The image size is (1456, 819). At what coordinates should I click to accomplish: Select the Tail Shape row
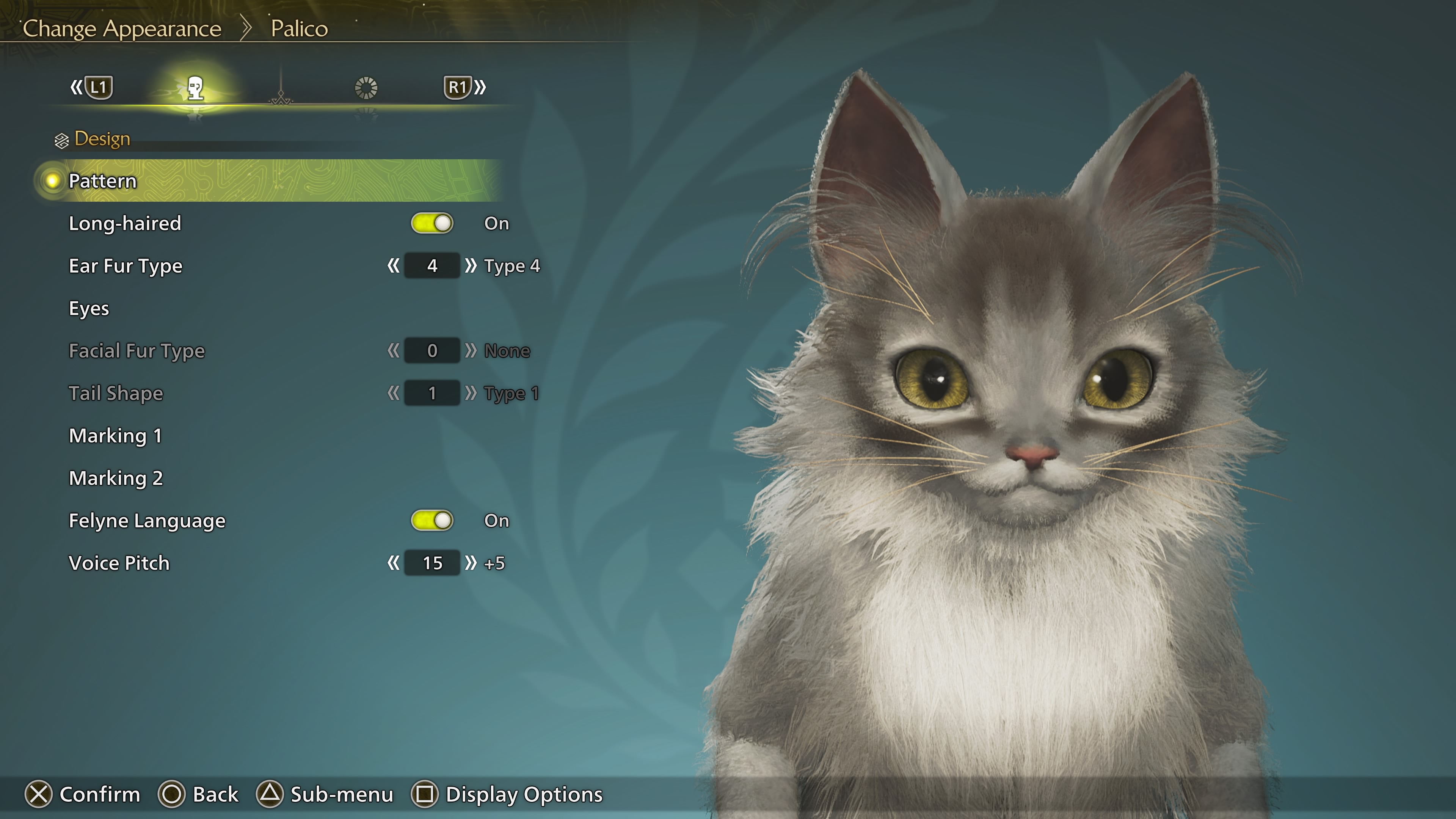tap(116, 394)
